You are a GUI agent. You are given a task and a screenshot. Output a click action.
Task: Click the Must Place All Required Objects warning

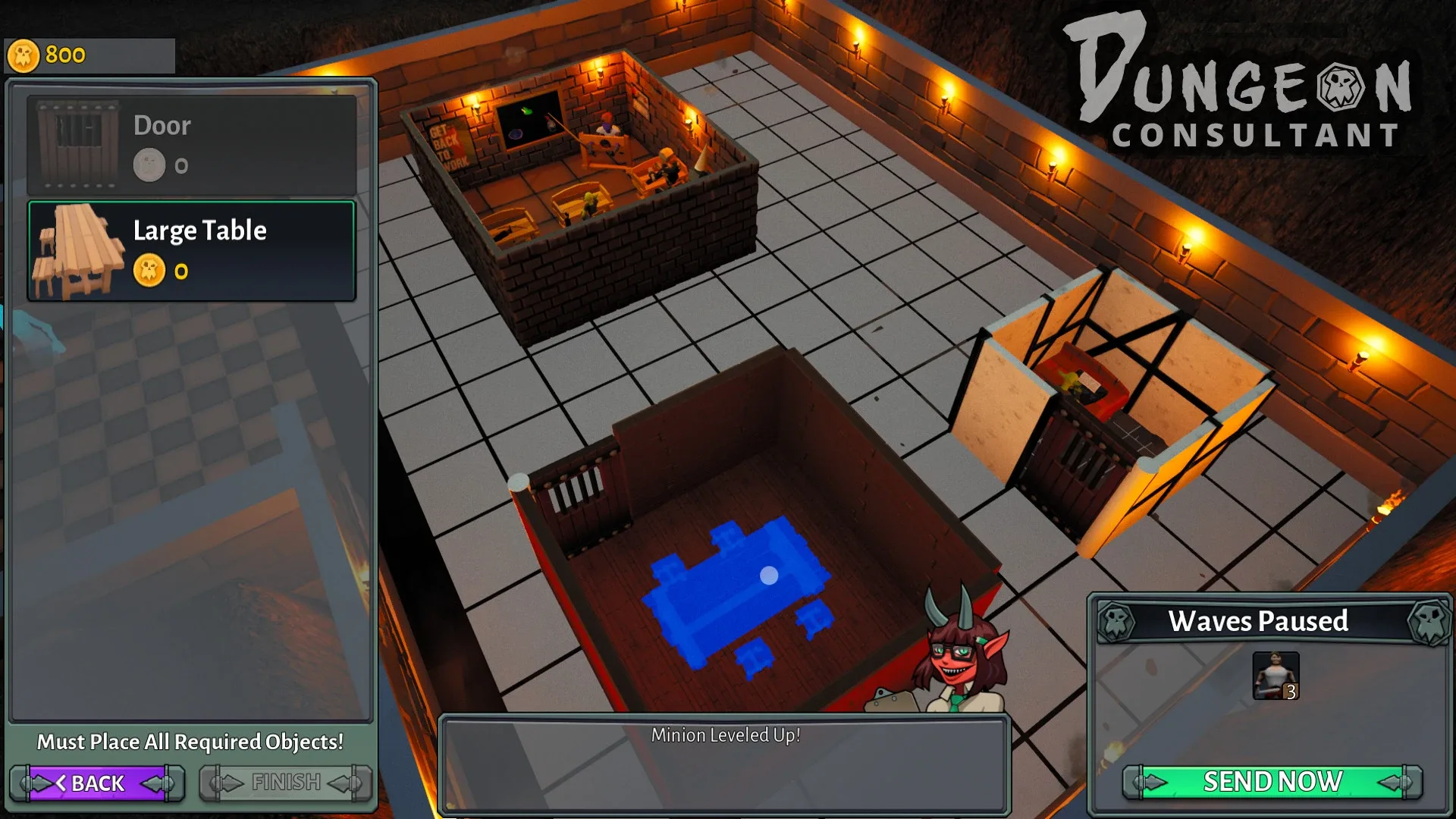click(190, 742)
